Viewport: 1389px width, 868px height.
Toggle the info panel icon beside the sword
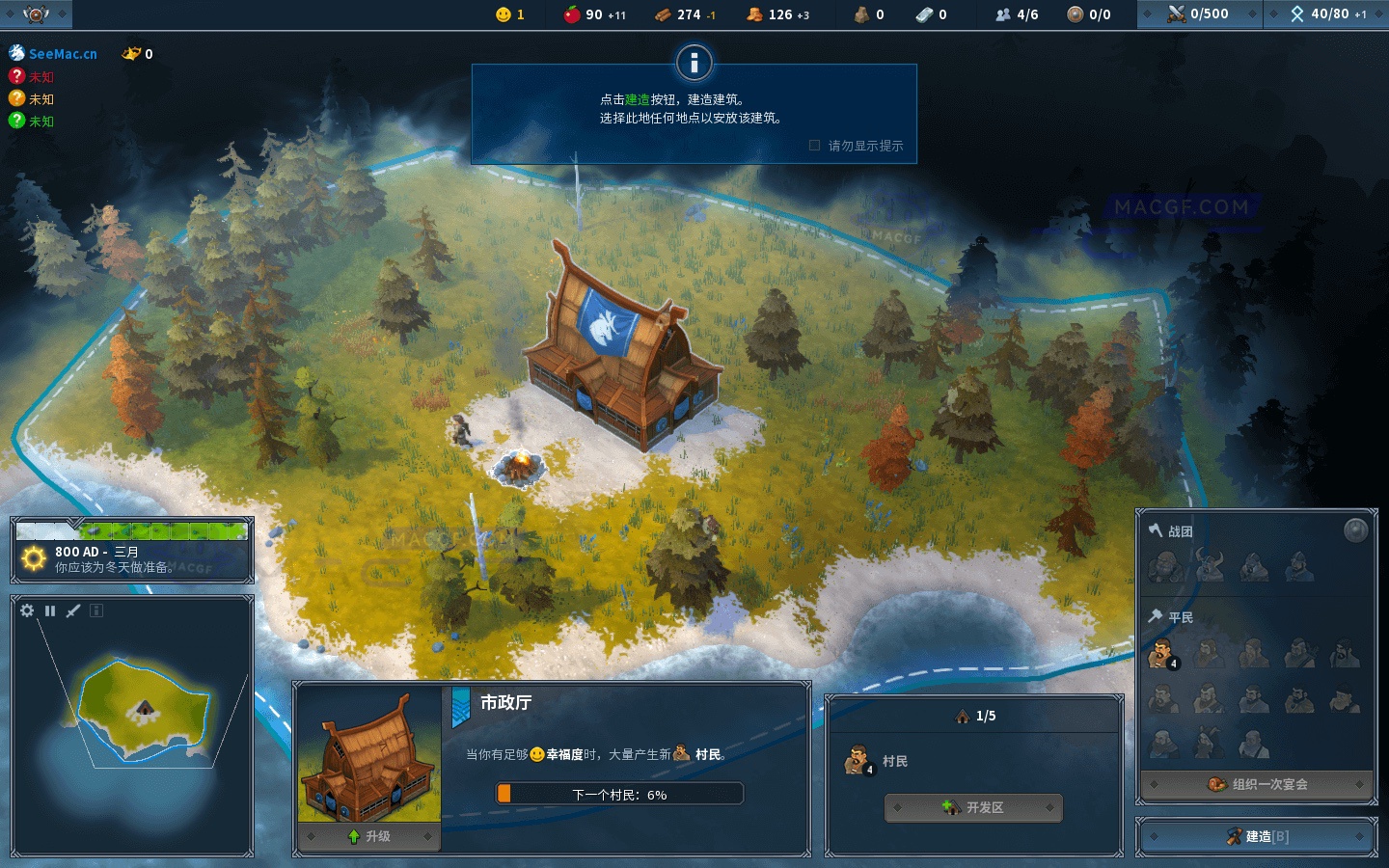[95, 610]
